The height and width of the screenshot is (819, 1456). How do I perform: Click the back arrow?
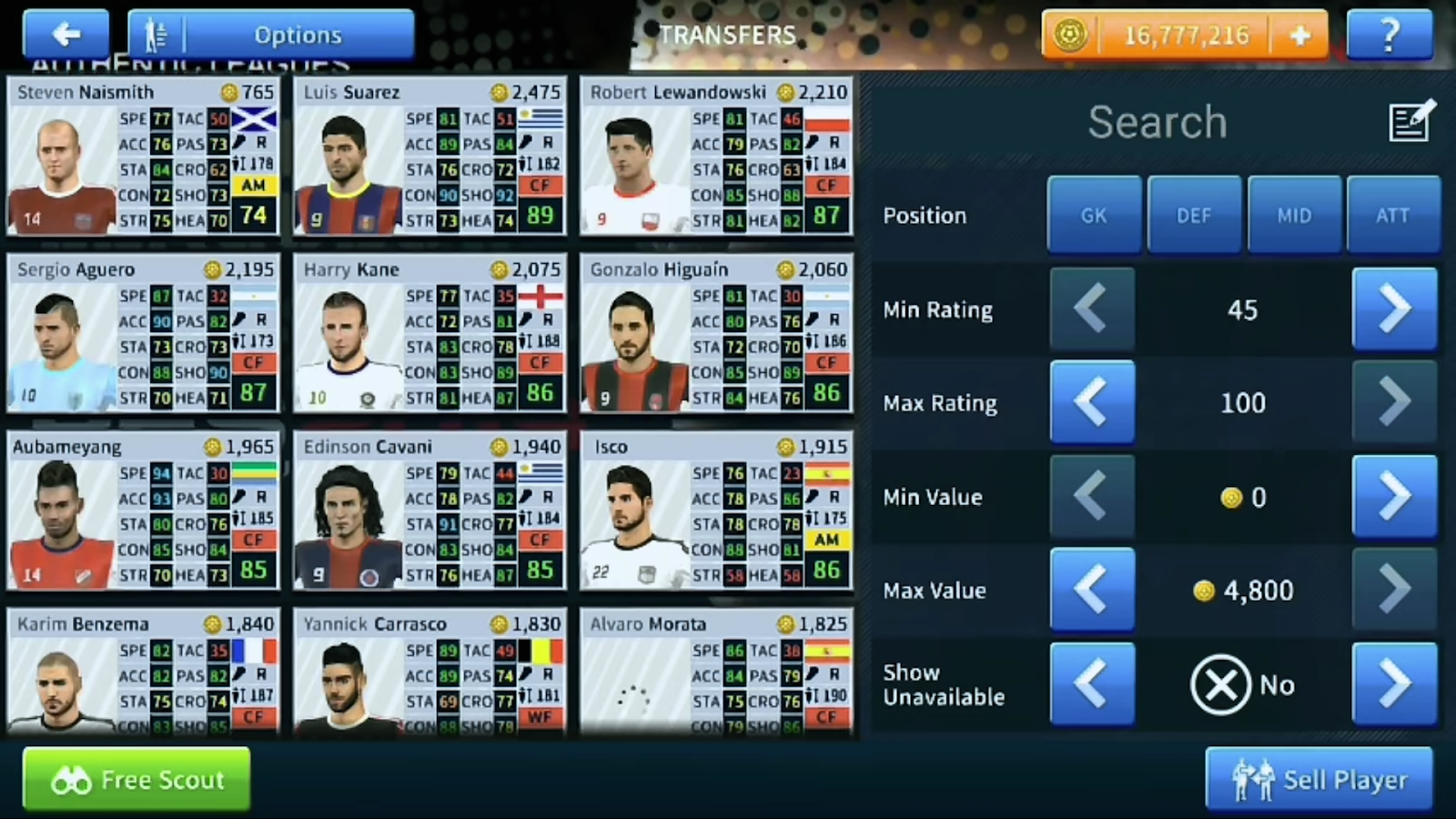click(65, 34)
